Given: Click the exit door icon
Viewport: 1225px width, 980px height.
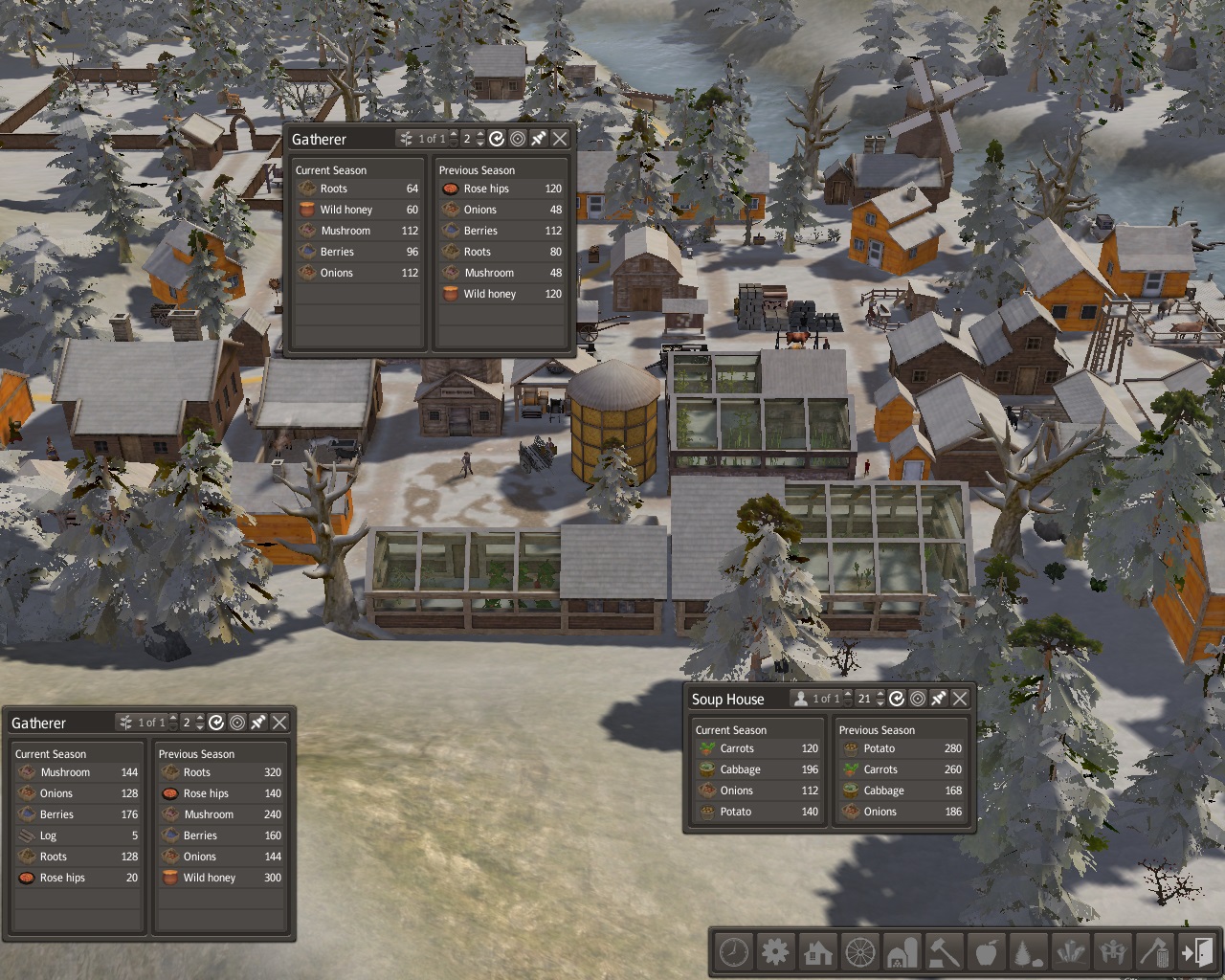Looking at the screenshot, I should (1197, 952).
